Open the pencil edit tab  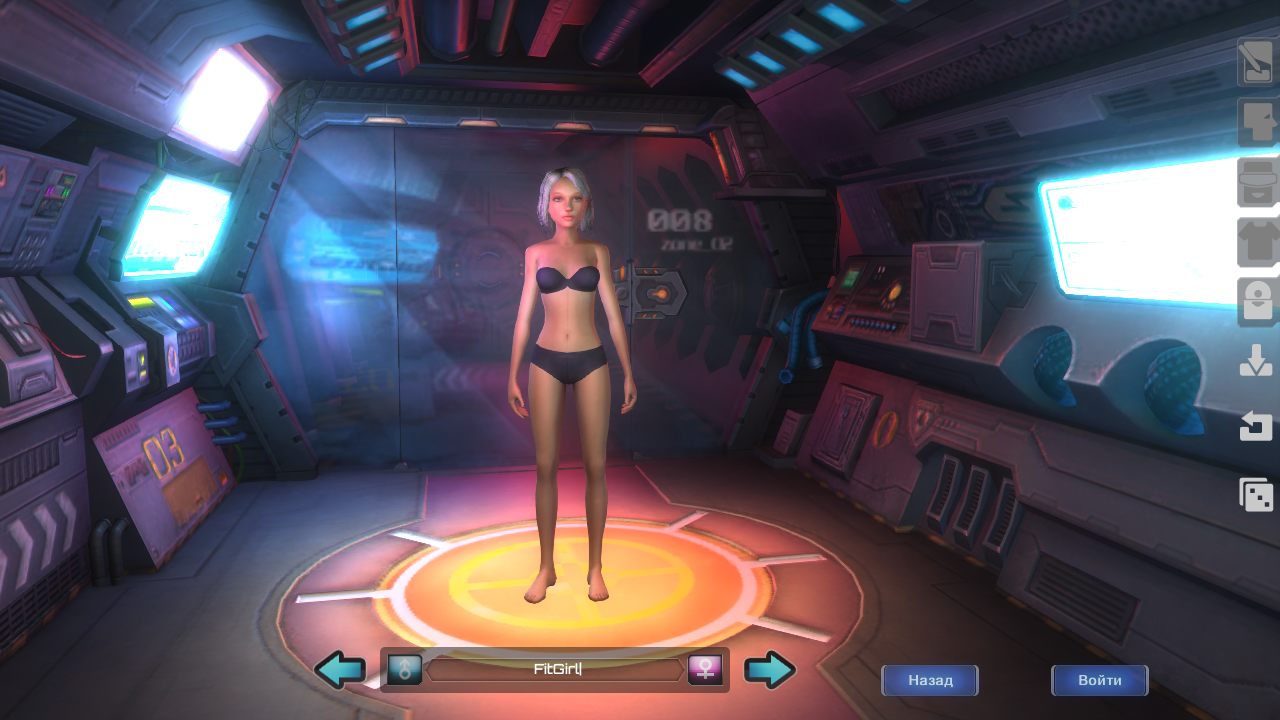pos(1255,62)
